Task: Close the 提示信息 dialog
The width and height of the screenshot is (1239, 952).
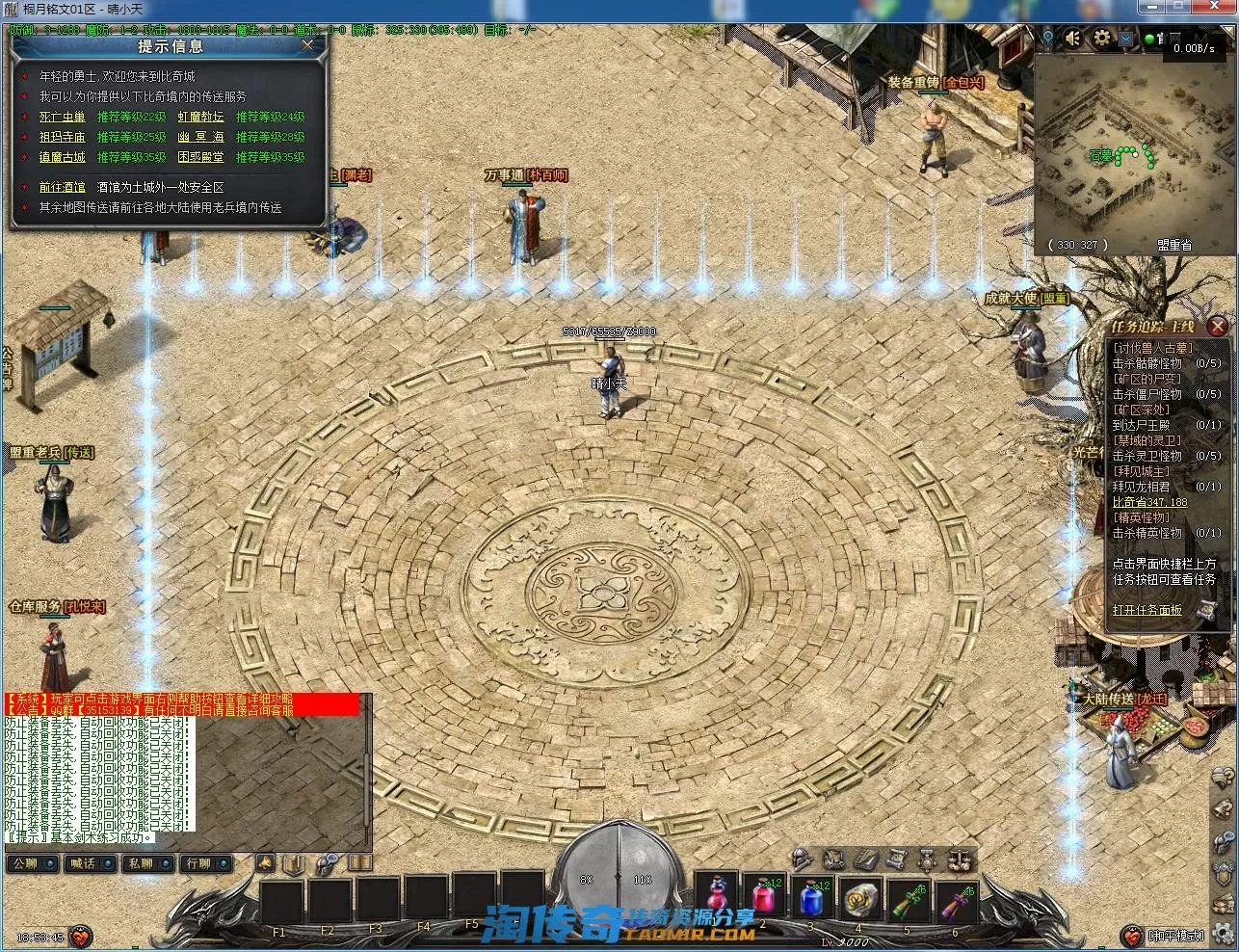Action: point(307,44)
